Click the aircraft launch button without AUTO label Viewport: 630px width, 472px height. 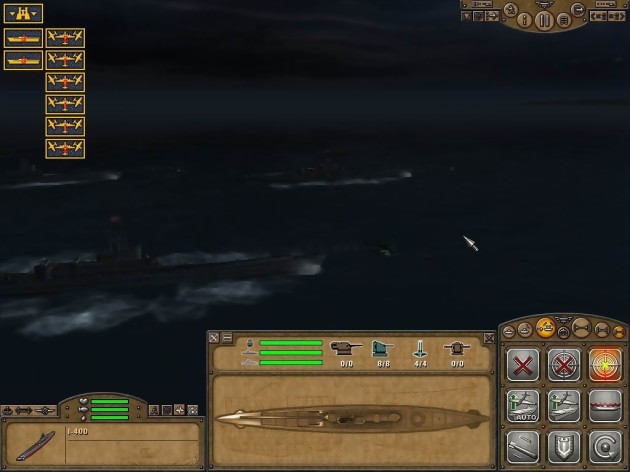point(564,406)
